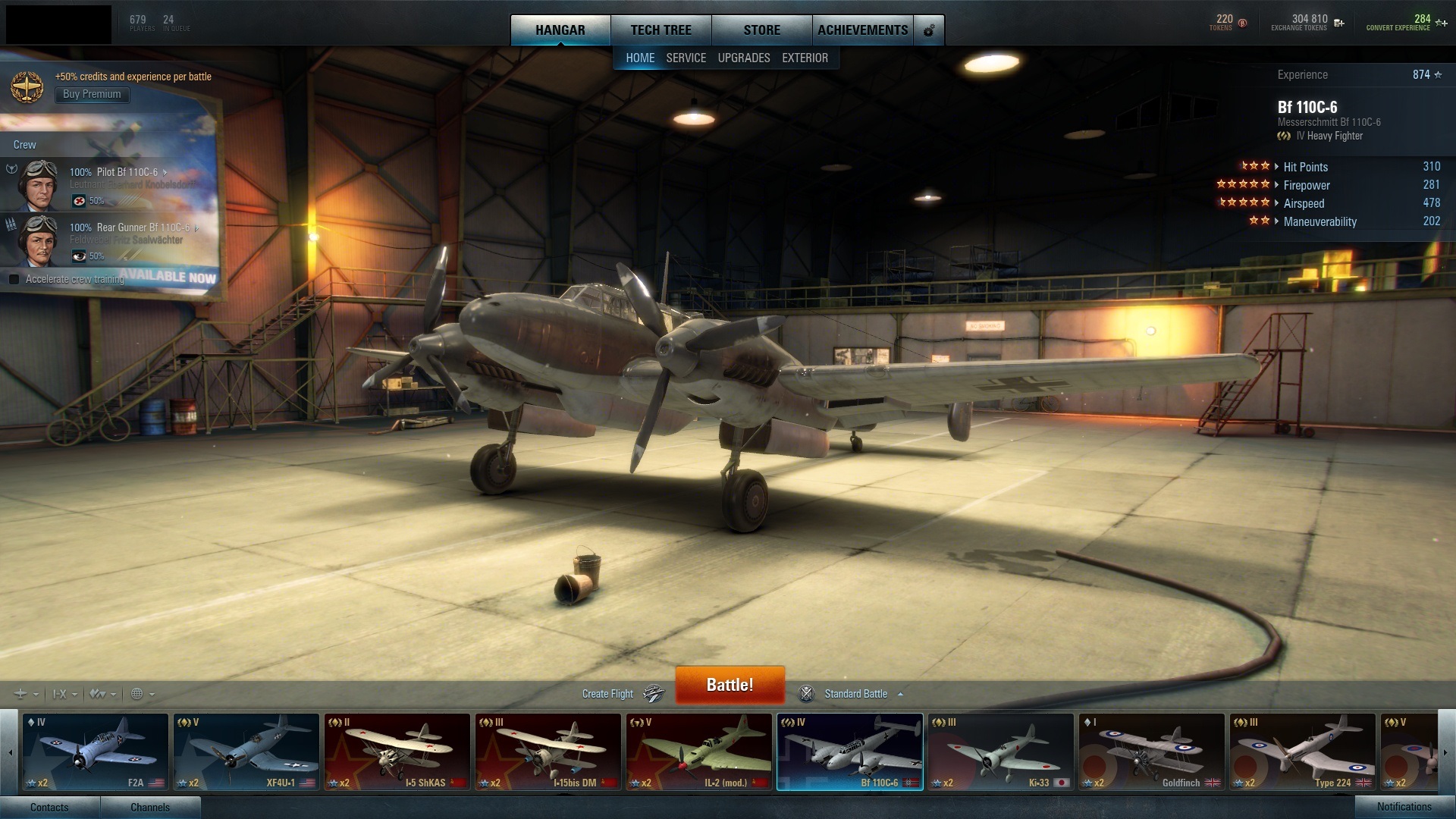Open the Contacts panel
The image size is (1456, 819).
click(x=49, y=807)
